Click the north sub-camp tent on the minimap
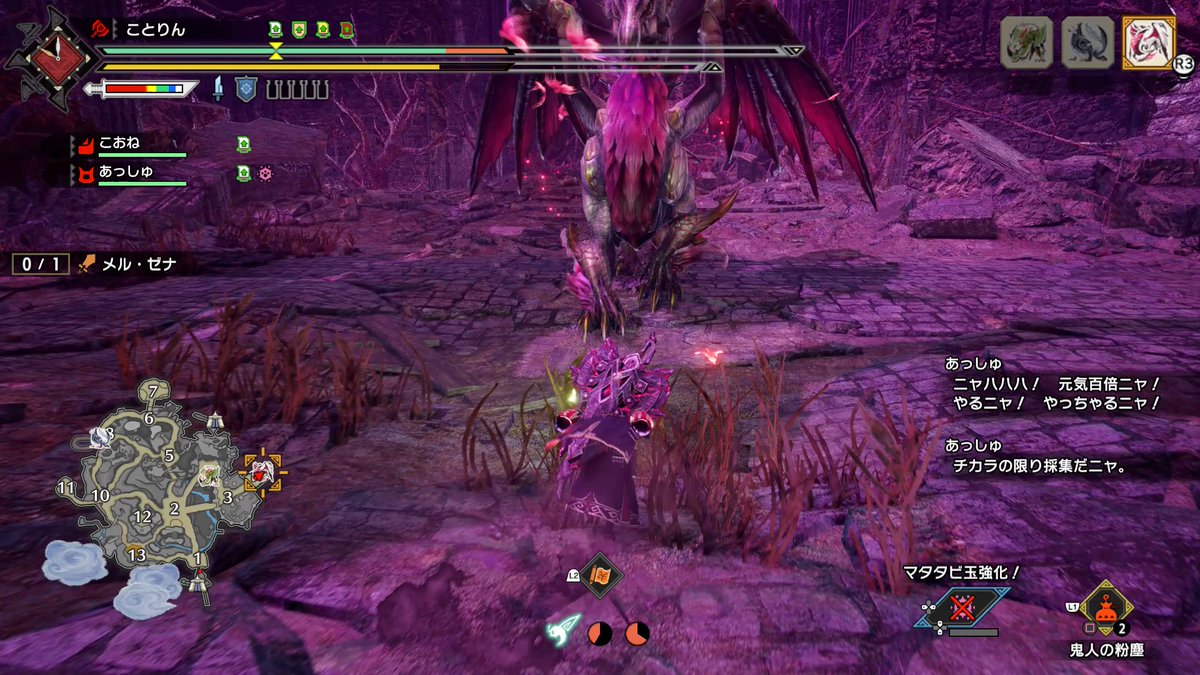The image size is (1200, 675). [x=214, y=421]
